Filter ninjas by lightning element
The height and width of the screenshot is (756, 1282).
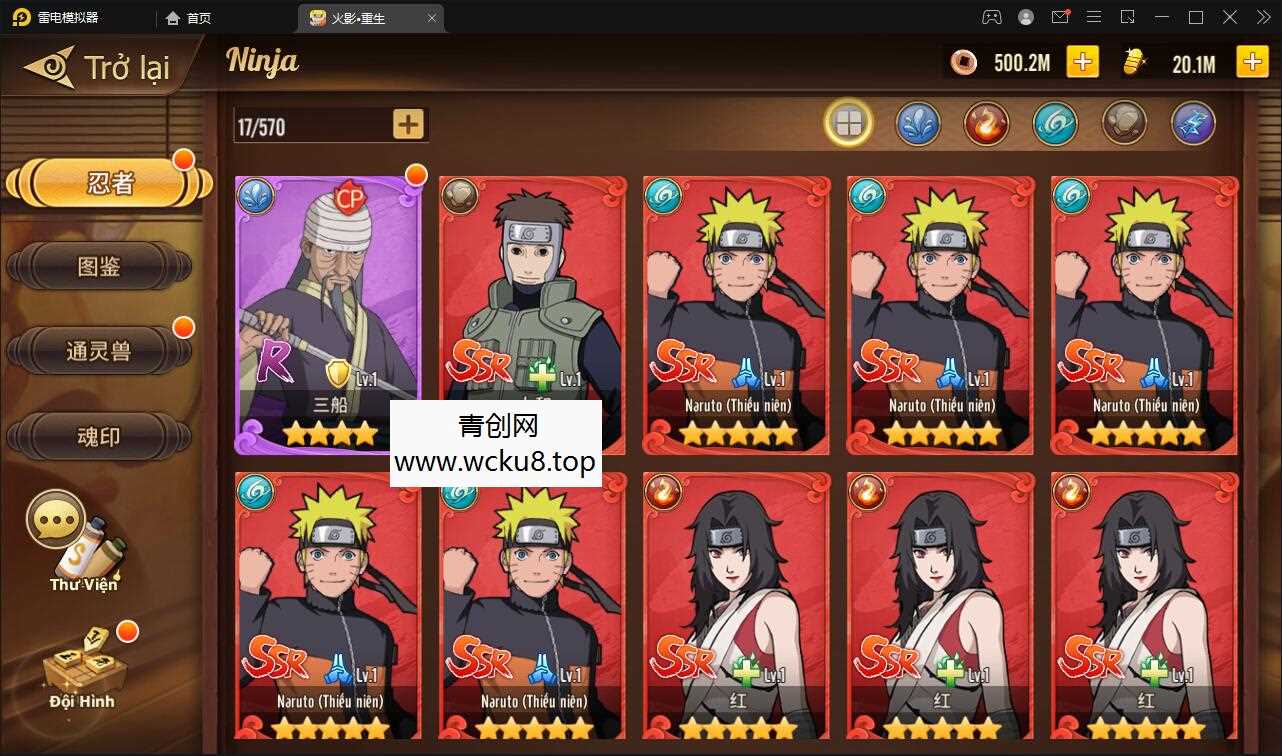tap(1193, 124)
